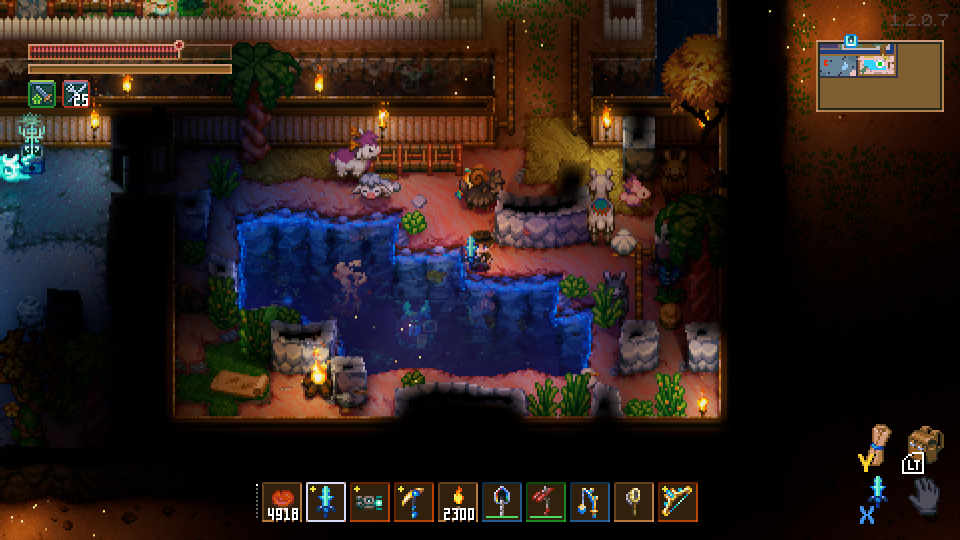Select the blue crystal sword hotbar slot
Image resolution: width=960 pixels, height=540 pixels.
click(326, 502)
